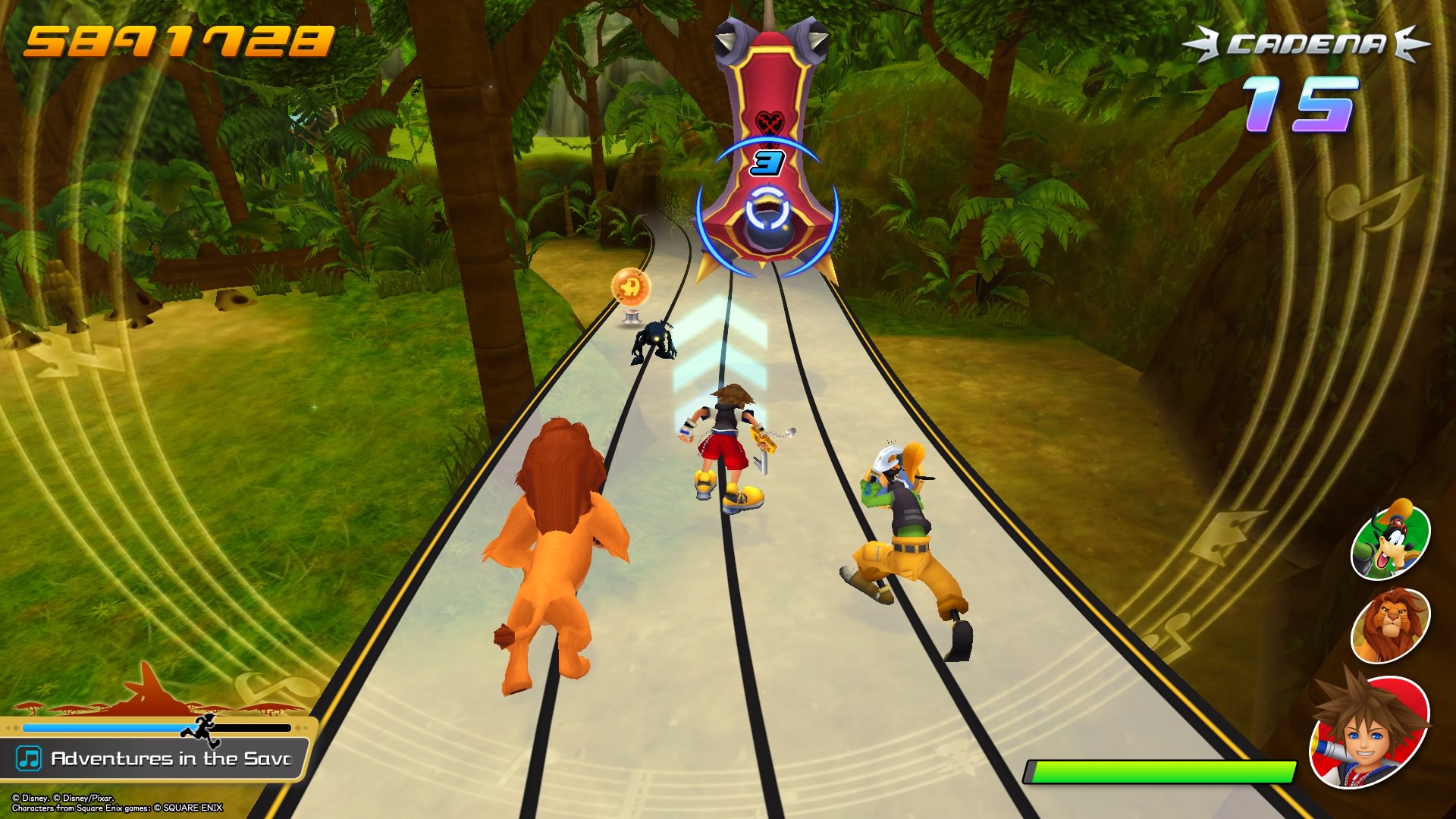The height and width of the screenshot is (819, 1456).
Task: Select Goofy's party portrait
Action: click(1390, 540)
